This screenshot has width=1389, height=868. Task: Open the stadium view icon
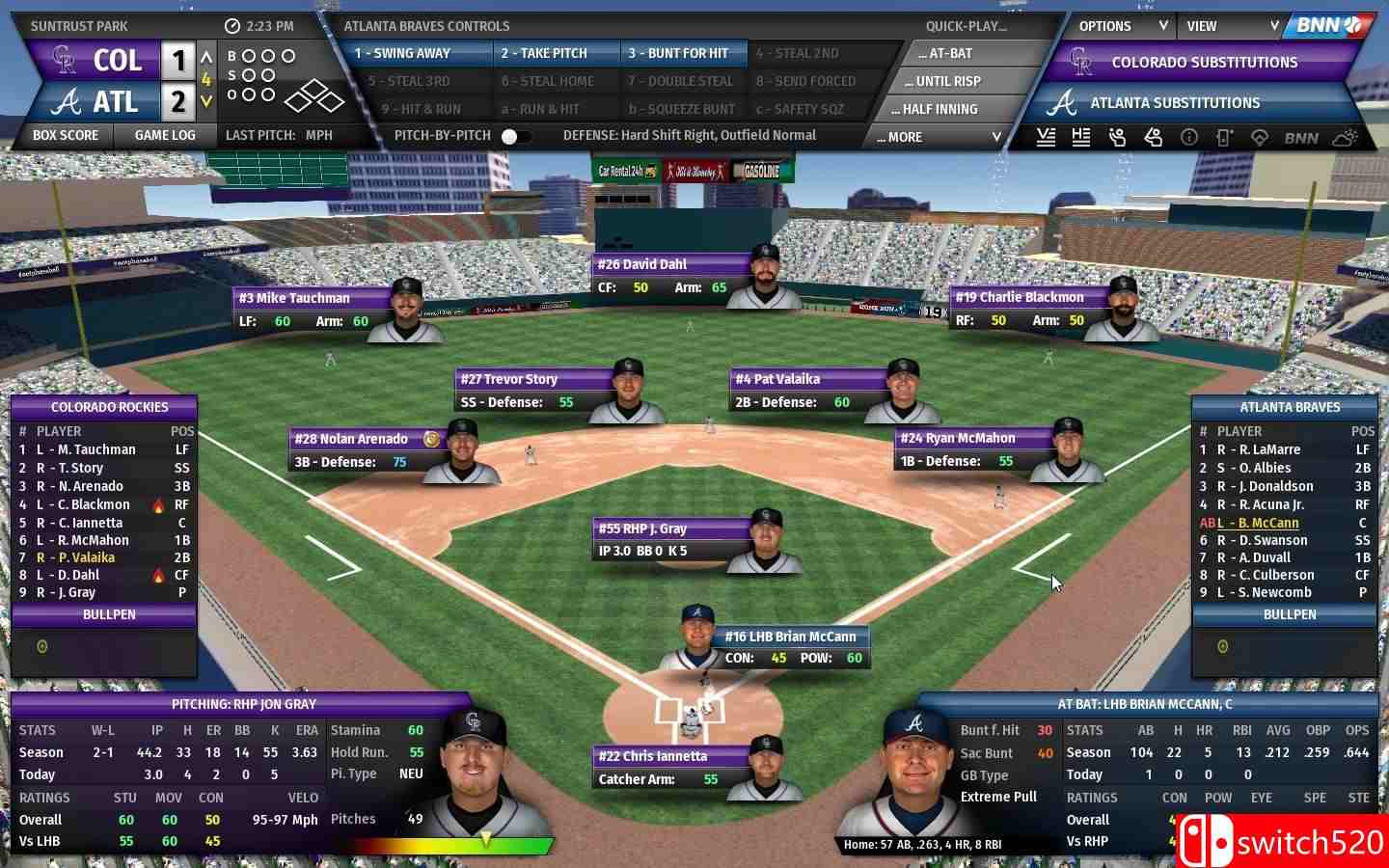1259,137
